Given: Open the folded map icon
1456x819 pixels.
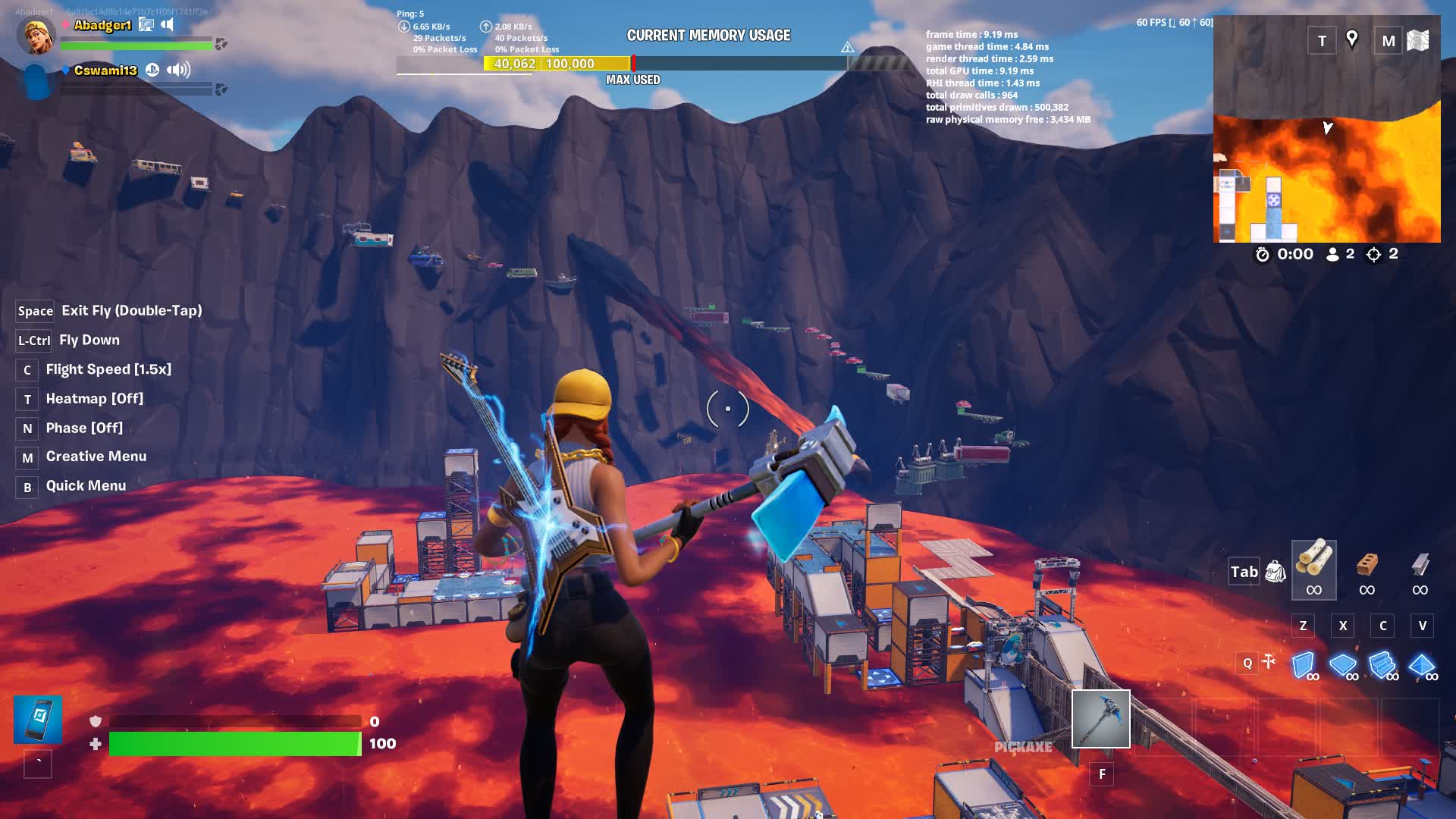Looking at the screenshot, I should pyautogui.click(x=1418, y=41).
